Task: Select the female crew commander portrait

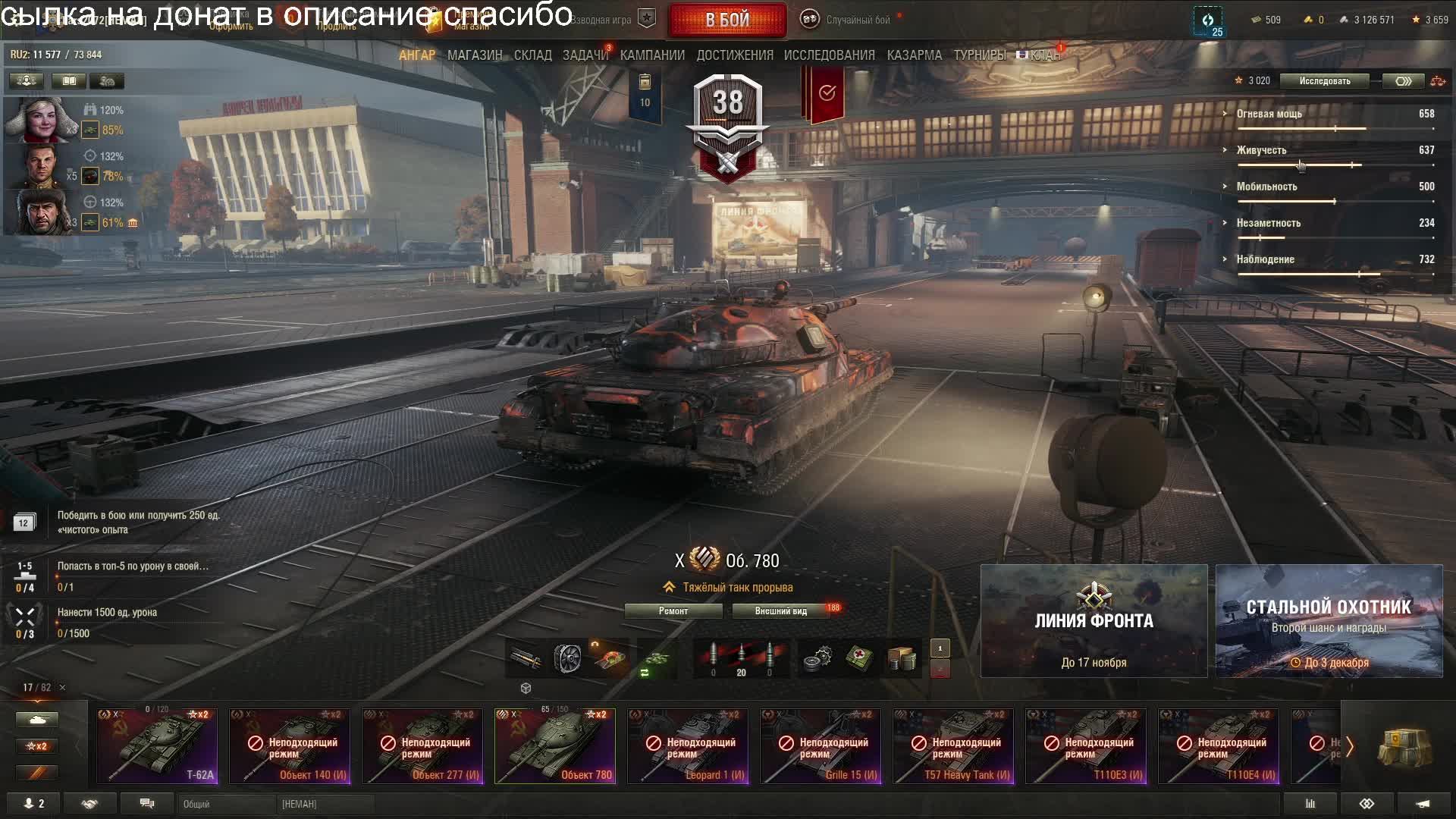Action: coord(38,120)
